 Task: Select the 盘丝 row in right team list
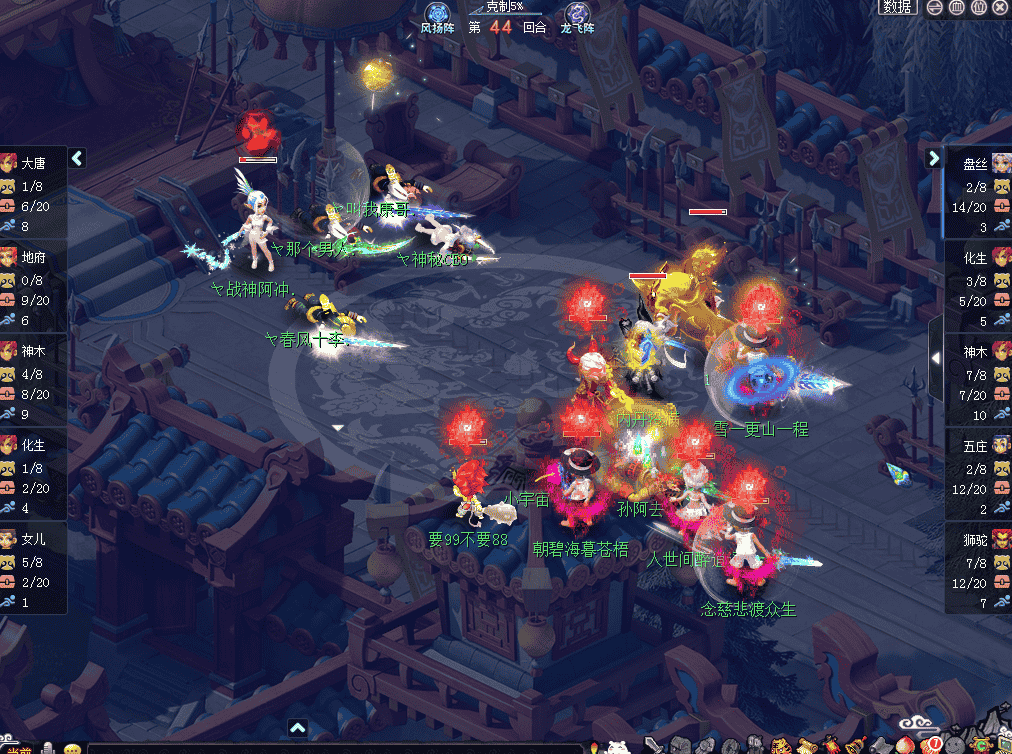pos(978,191)
